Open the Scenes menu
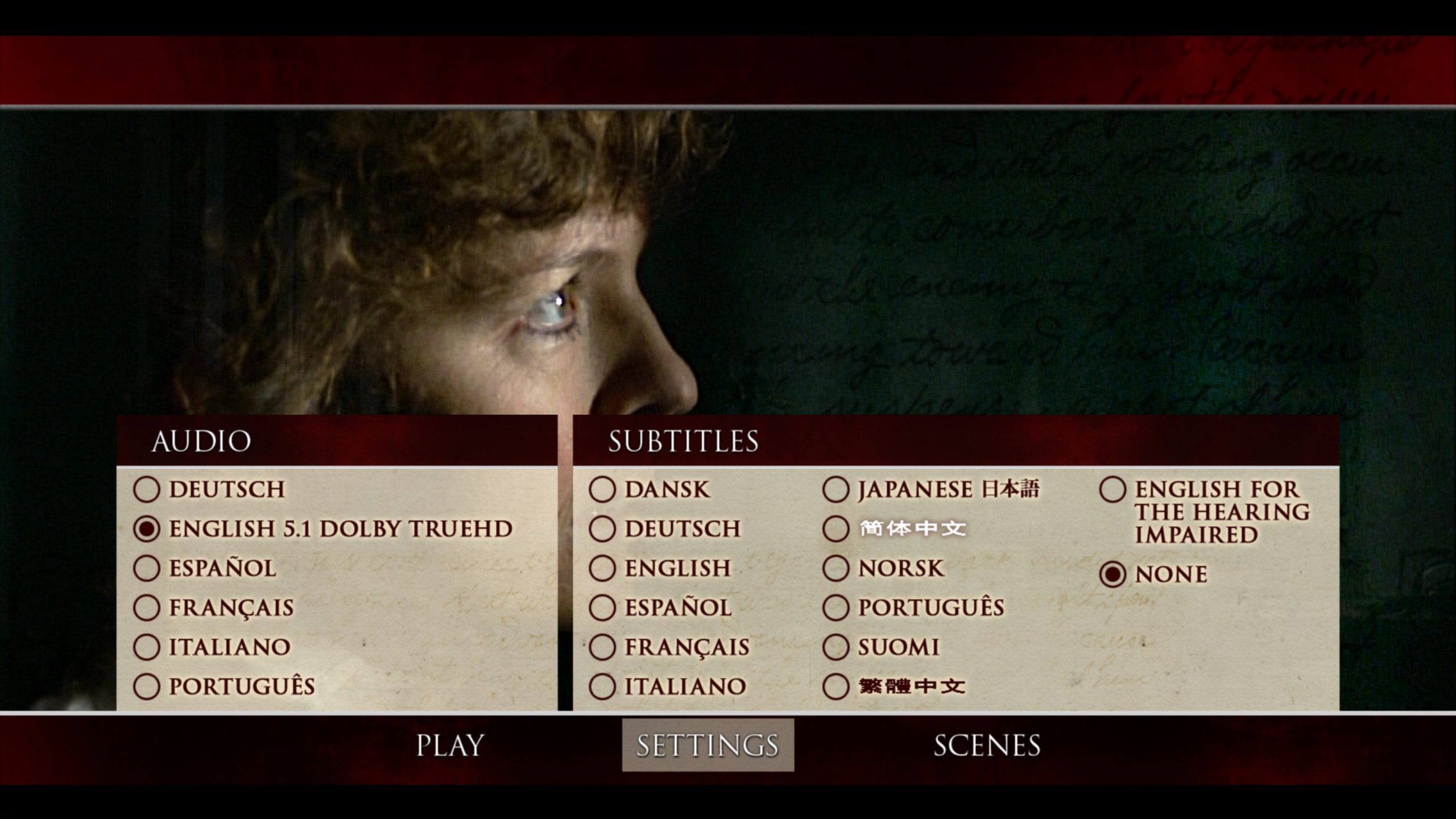1456x819 pixels. (987, 745)
